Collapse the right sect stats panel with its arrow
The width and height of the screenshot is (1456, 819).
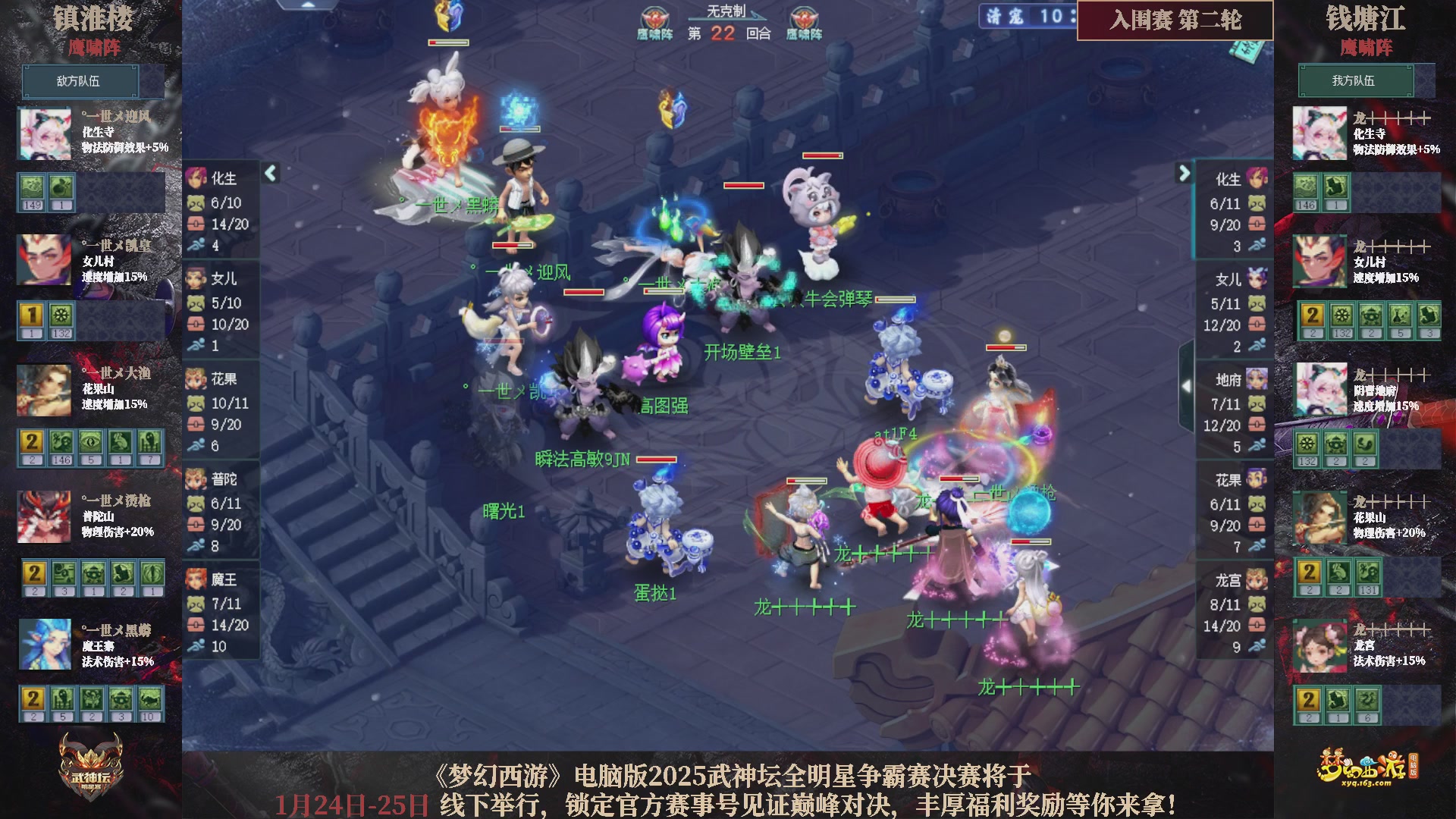click(x=1184, y=173)
